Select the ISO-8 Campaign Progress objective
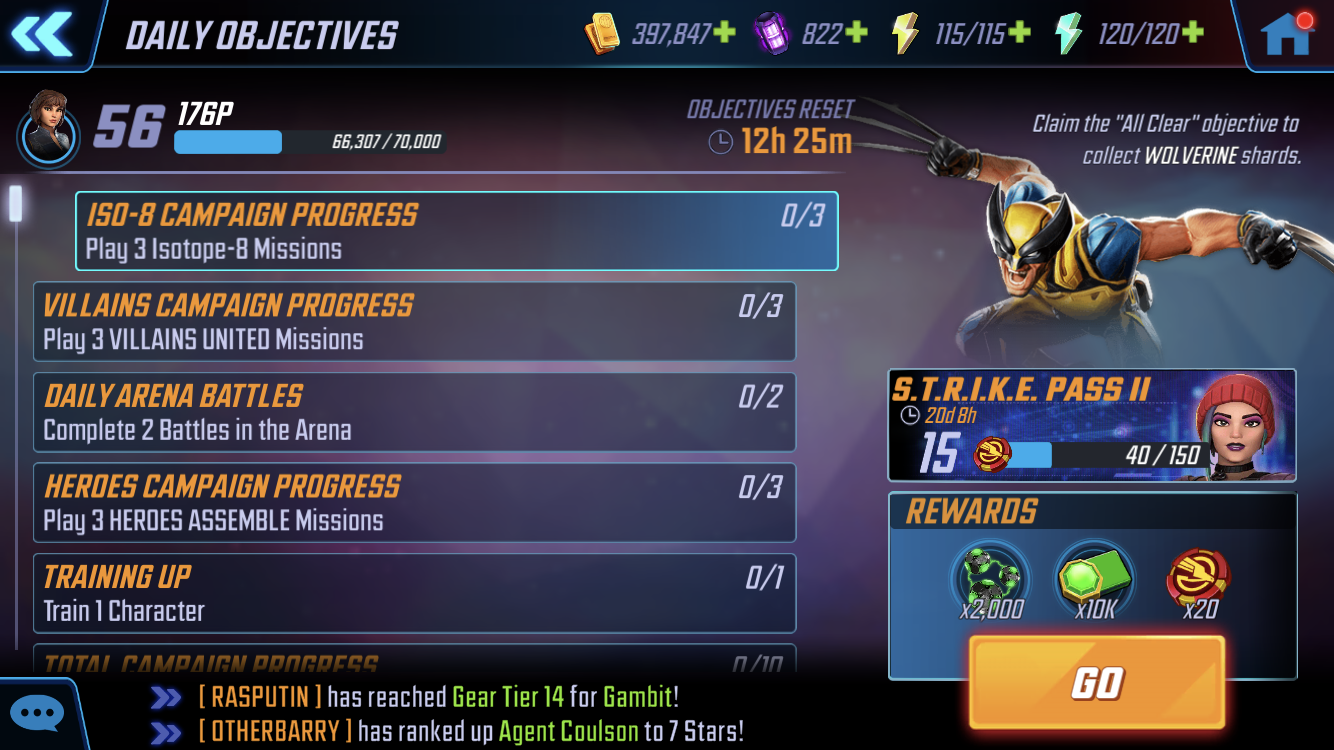Viewport: 1334px width, 750px height. coord(456,231)
